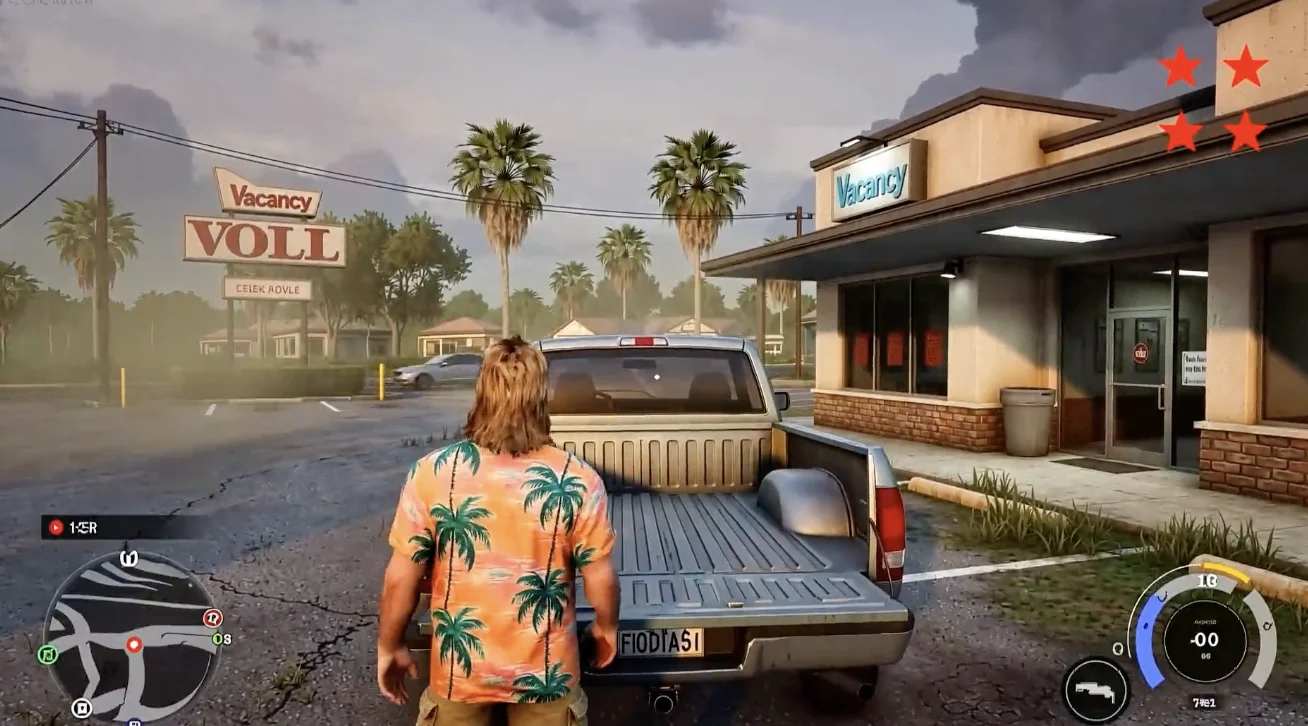The width and height of the screenshot is (1308, 726).
Task: Click the red recording dot indicator
Action: pos(56,527)
